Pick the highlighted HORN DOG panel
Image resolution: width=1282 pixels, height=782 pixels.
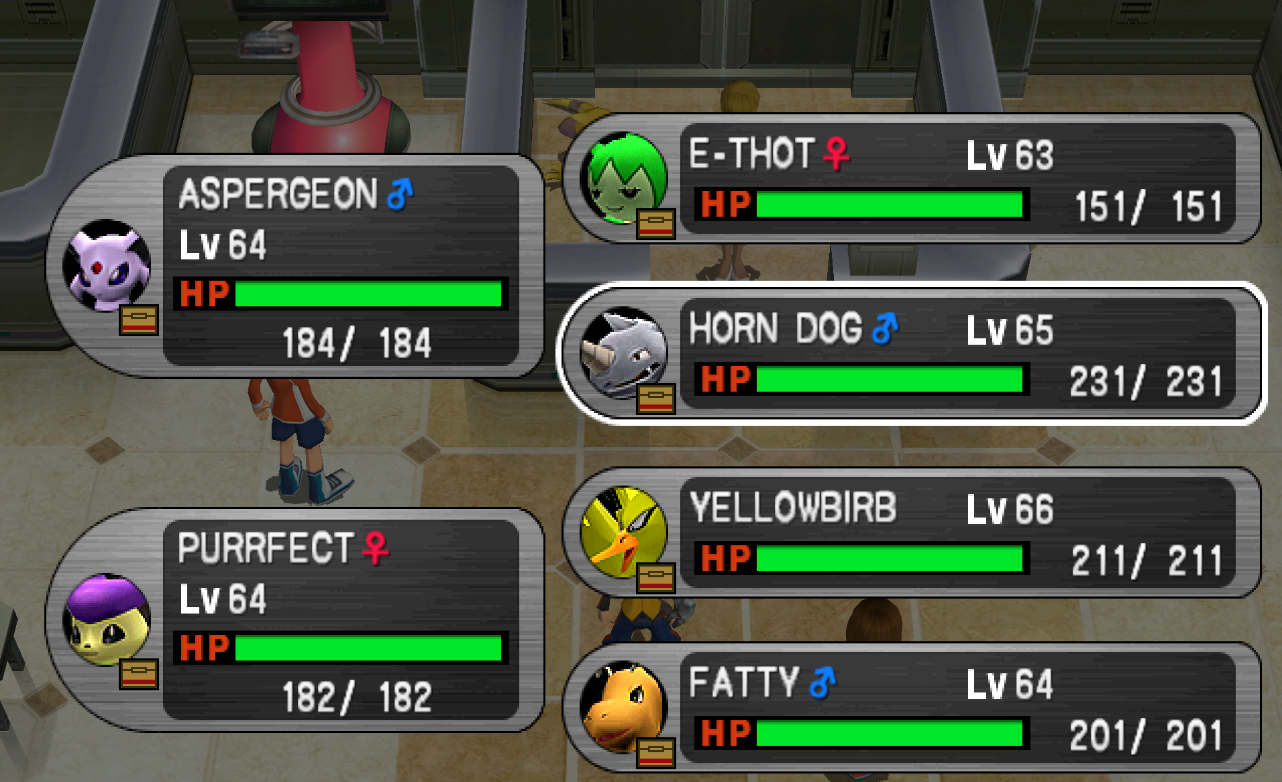coord(910,354)
